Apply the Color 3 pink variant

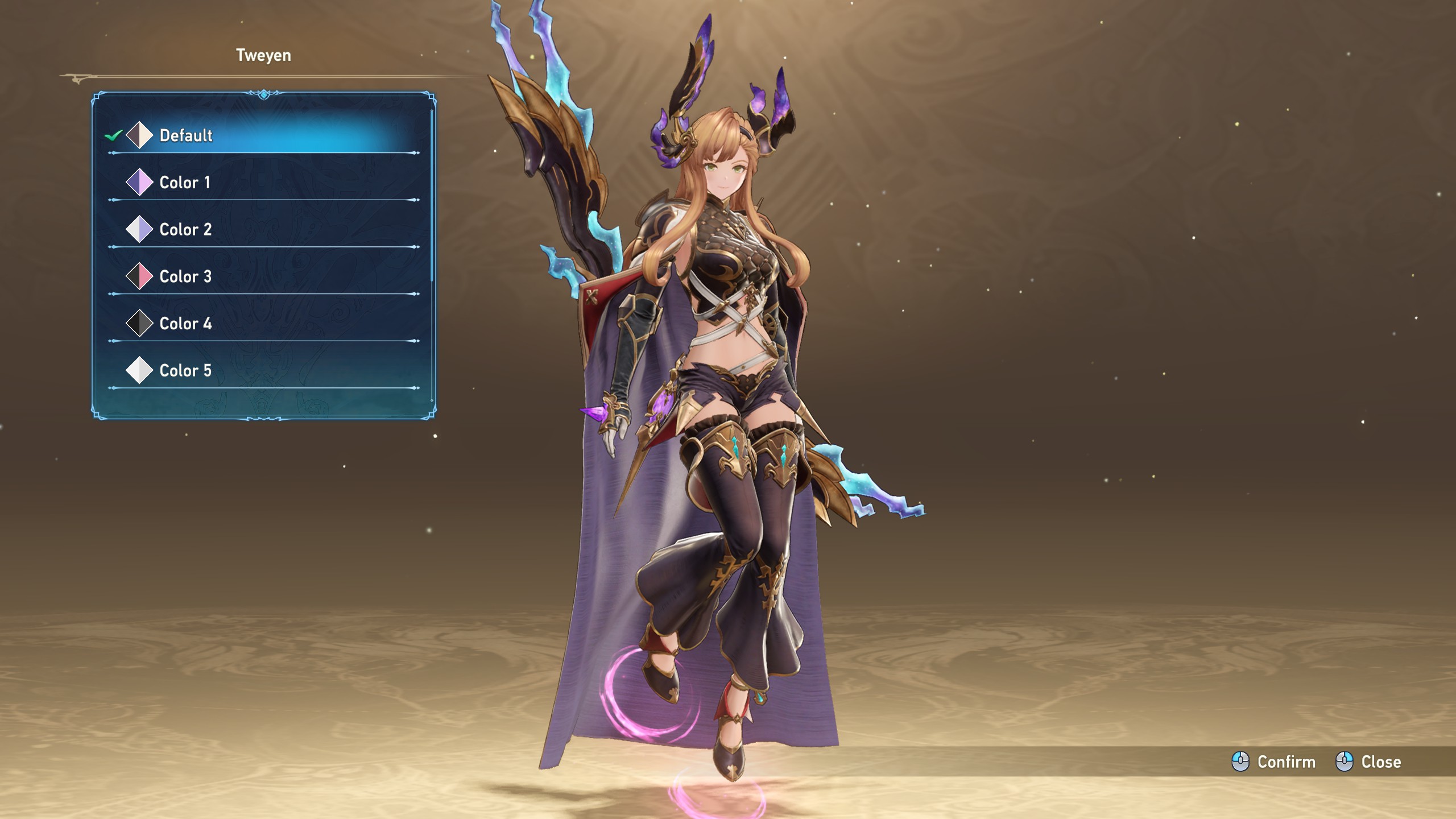pos(185,277)
